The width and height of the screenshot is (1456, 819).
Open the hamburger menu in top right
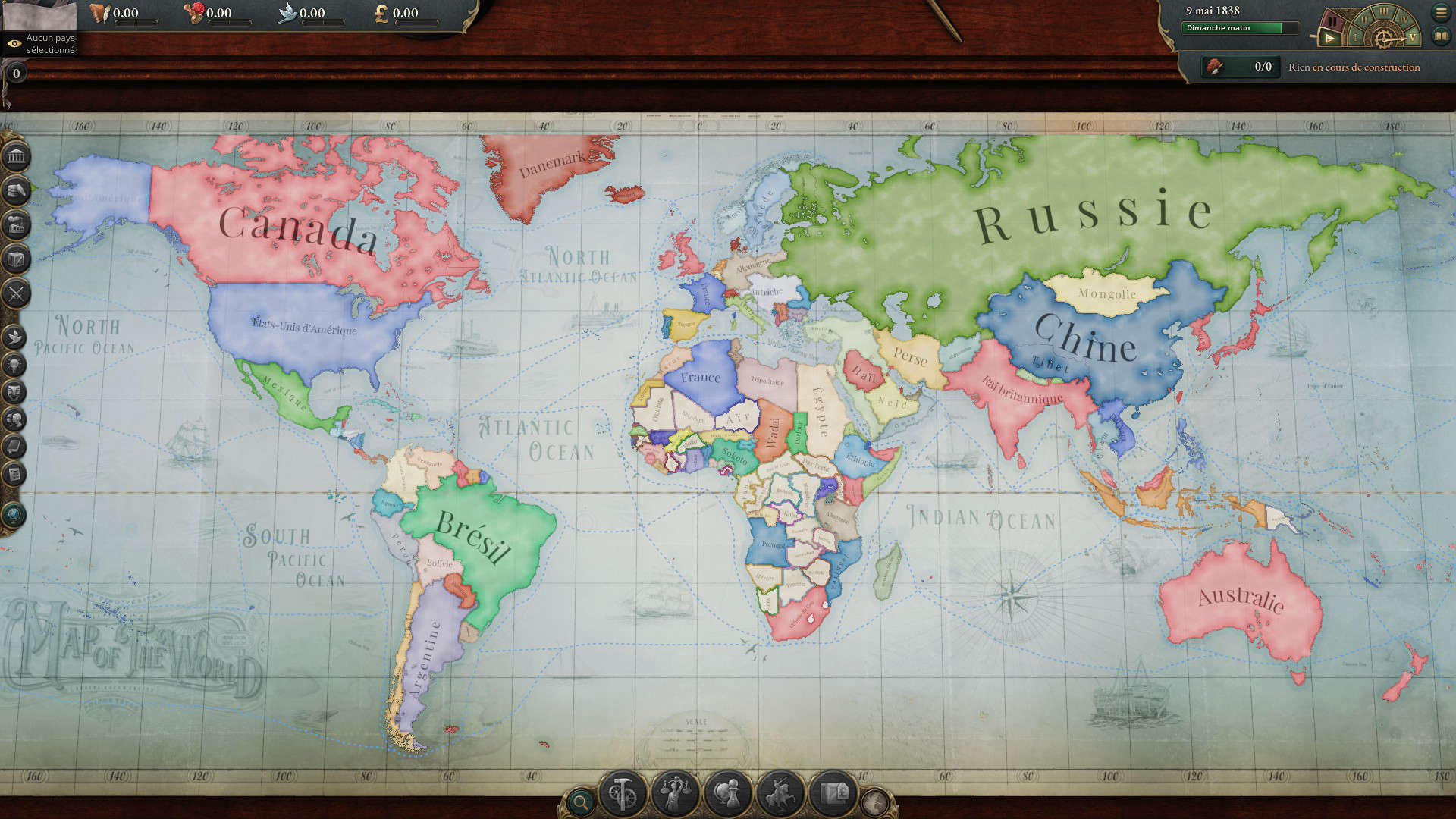click(1441, 12)
